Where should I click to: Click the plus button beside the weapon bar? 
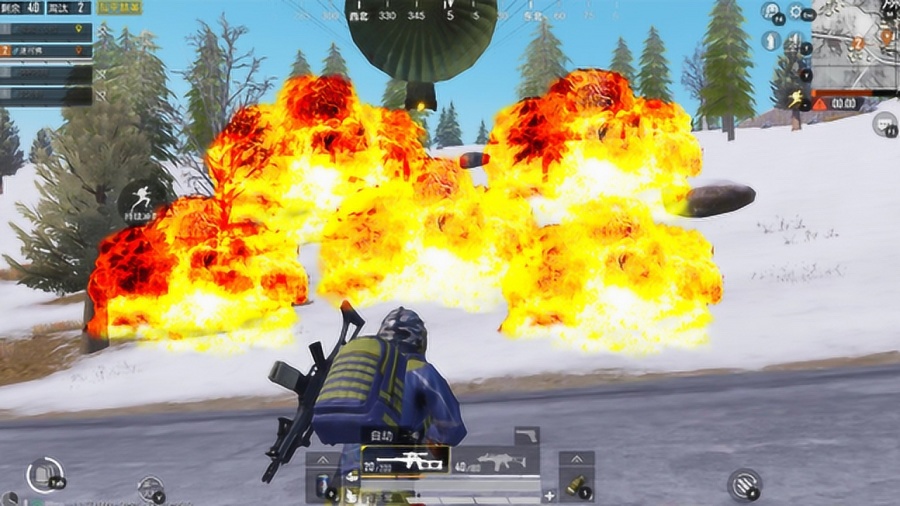(549, 495)
